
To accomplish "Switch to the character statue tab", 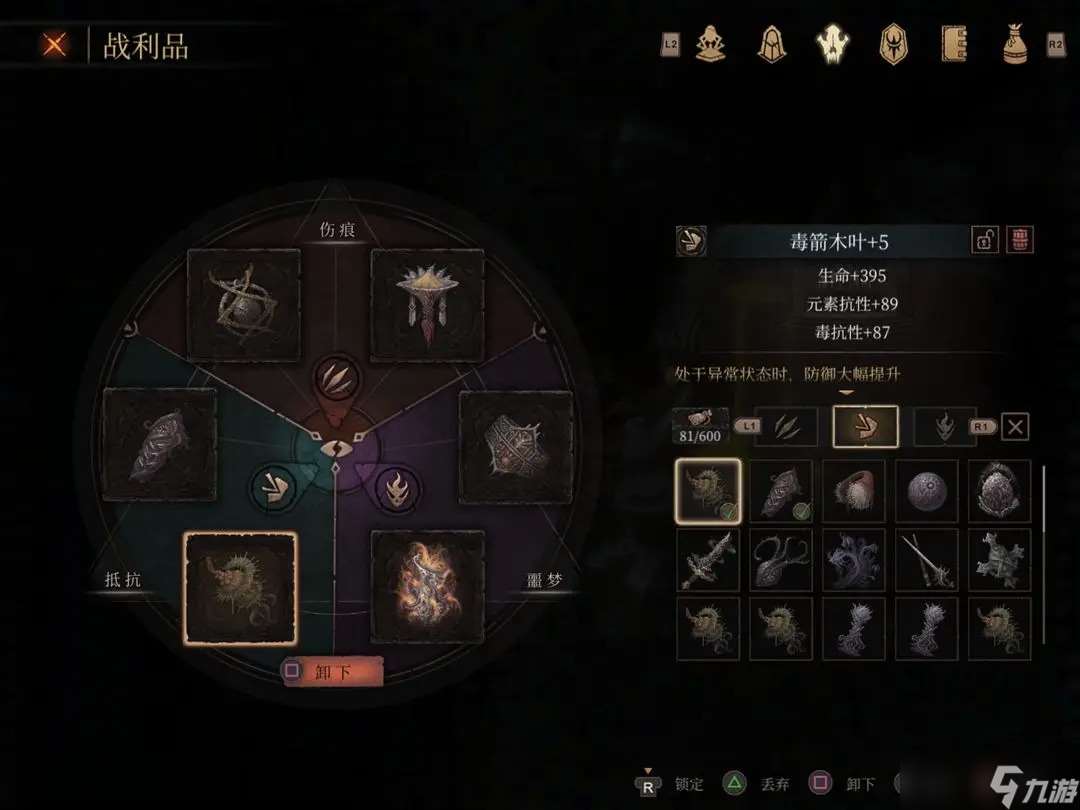I will [711, 44].
